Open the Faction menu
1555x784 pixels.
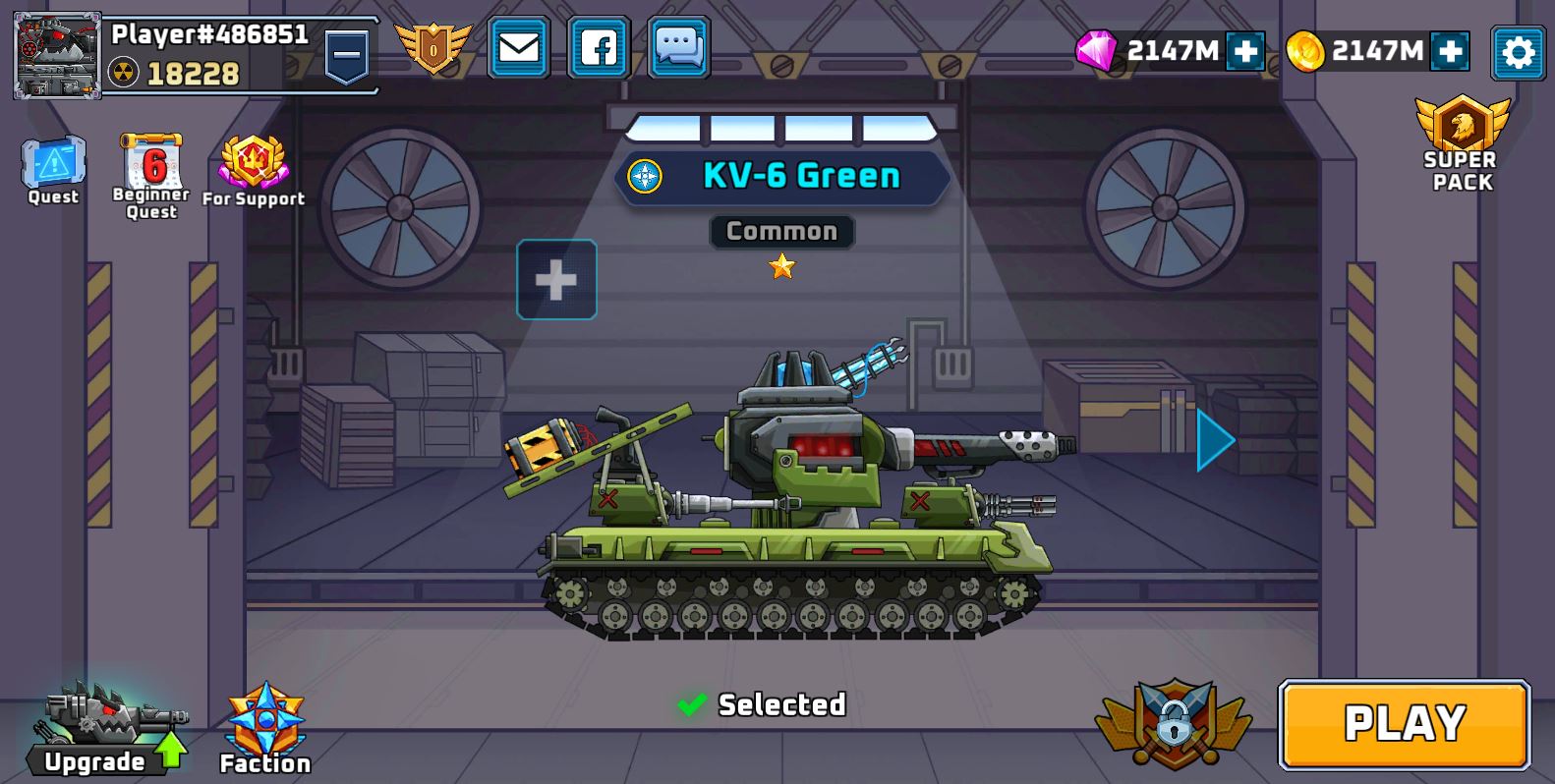coord(265,728)
